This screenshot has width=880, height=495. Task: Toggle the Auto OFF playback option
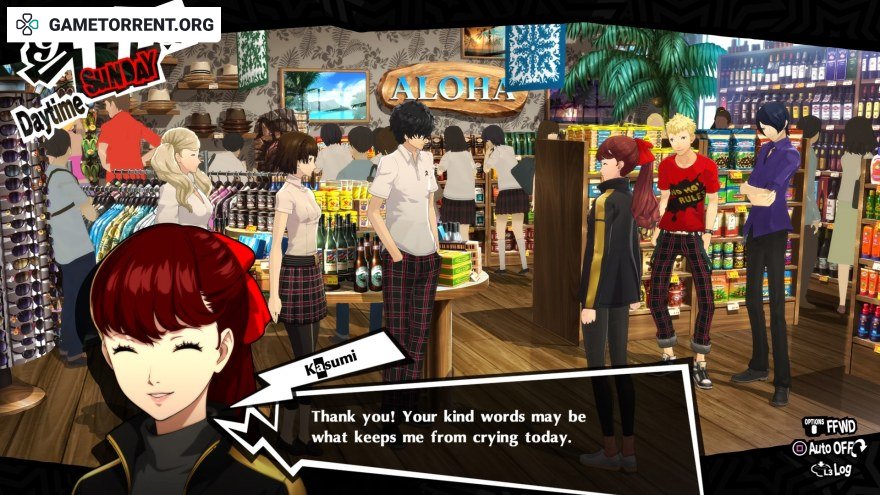click(829, 448)
